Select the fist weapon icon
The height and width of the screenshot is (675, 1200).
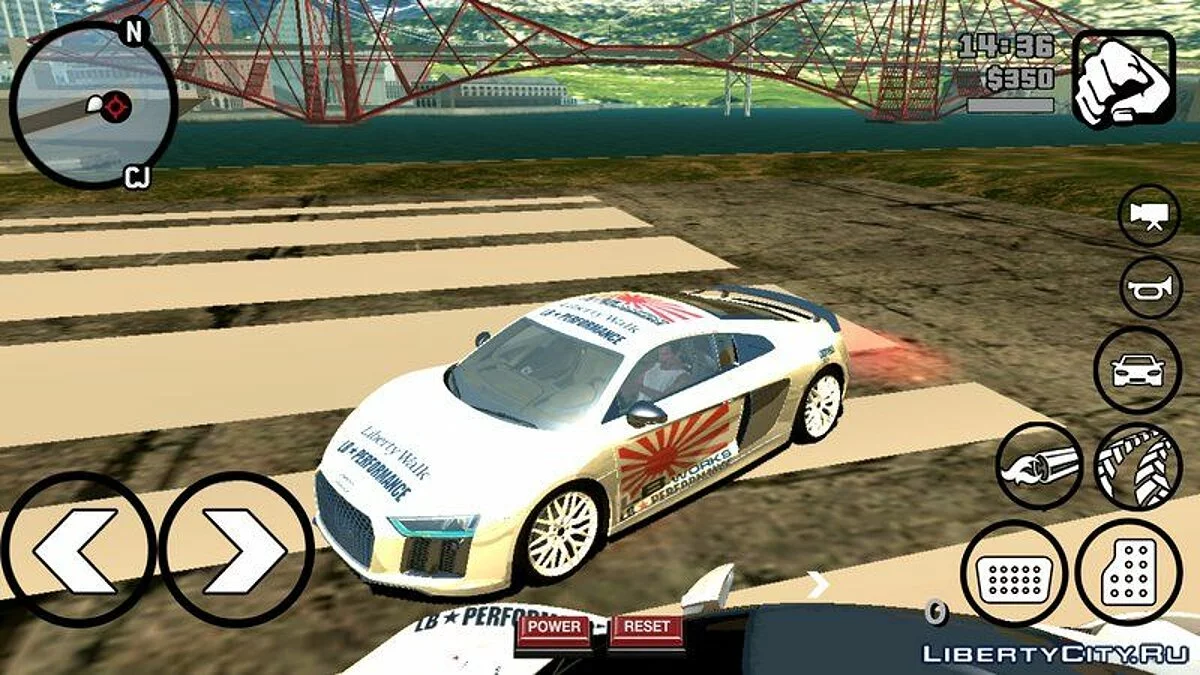point(1123,78)
